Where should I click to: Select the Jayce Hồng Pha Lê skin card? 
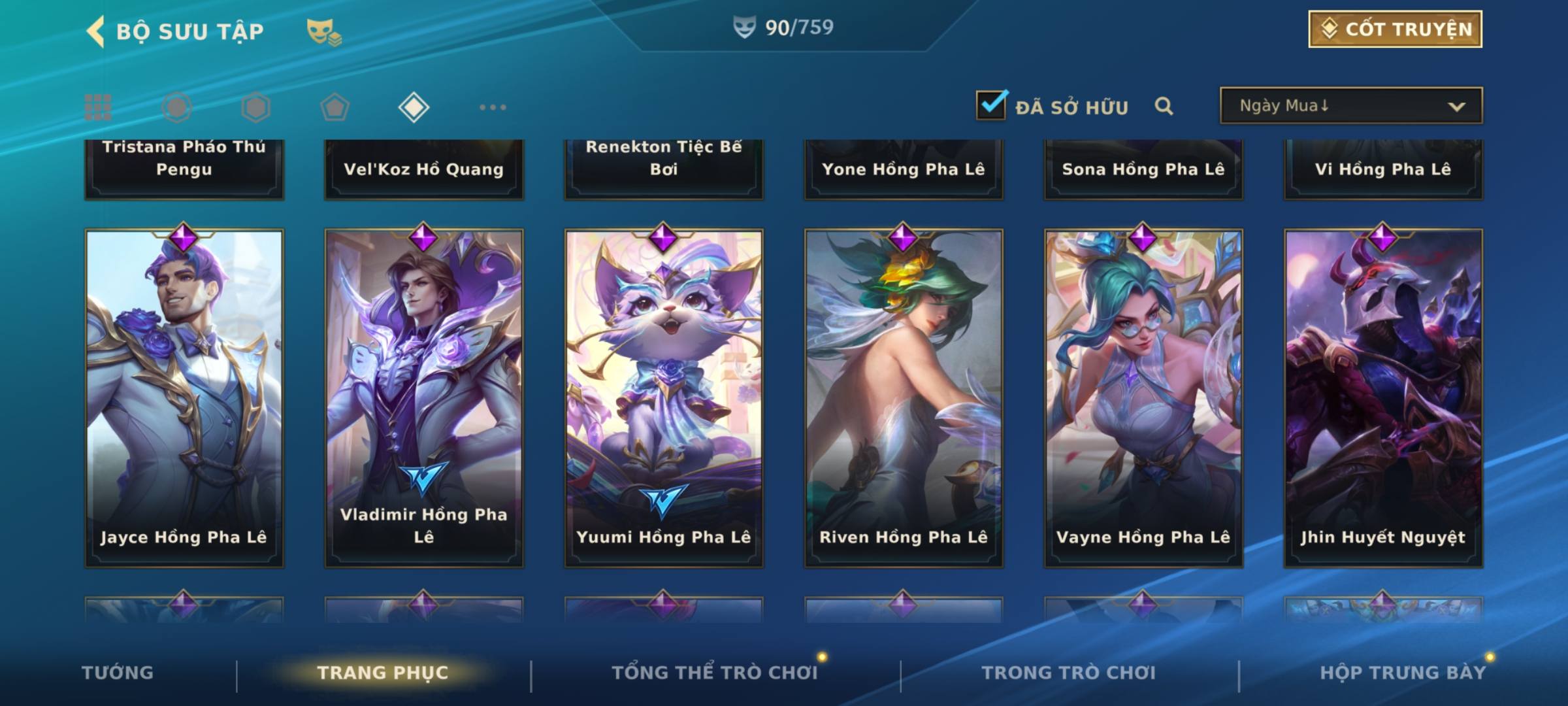tap(184, 397)
